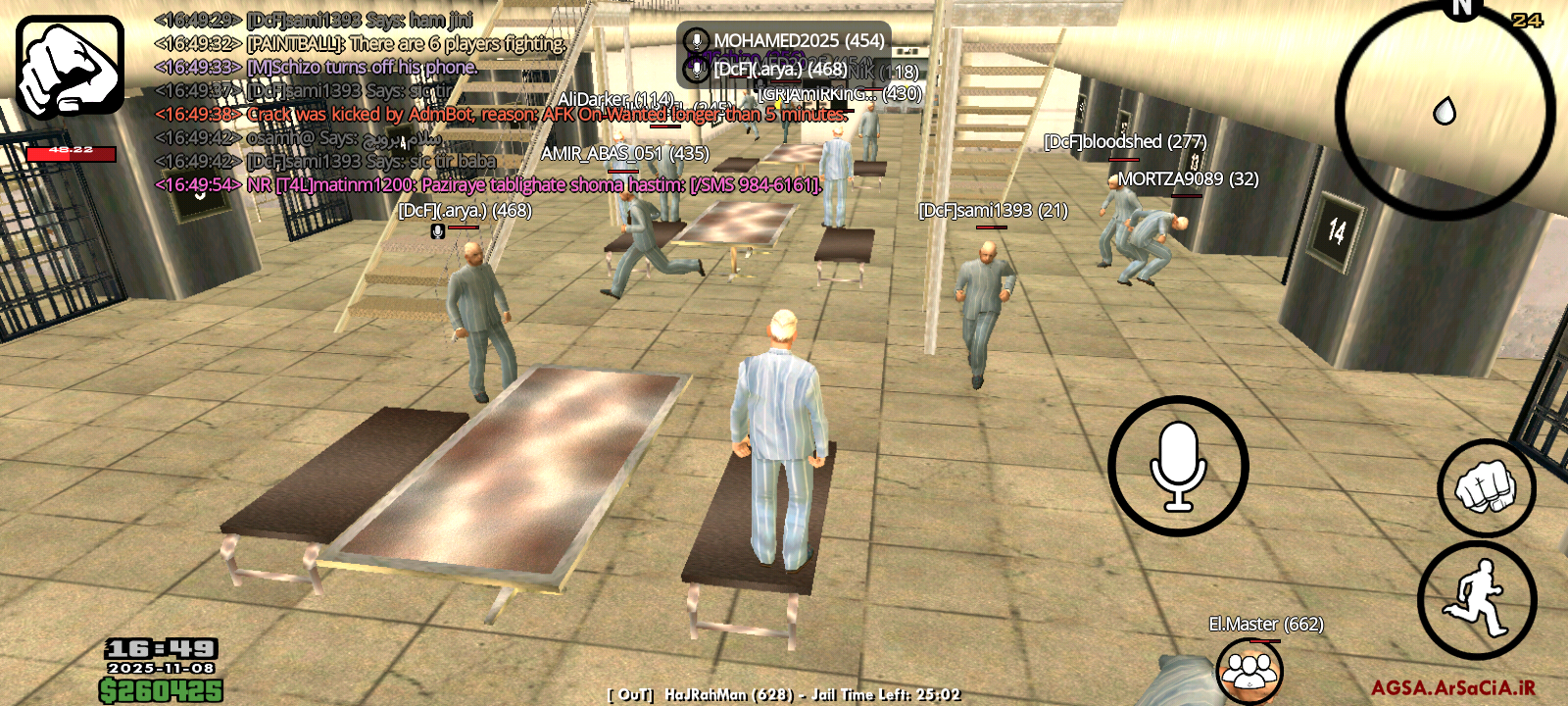Tap the mic icon beside MOHAMED2025
The height and width of the screenshot is (706, 1568).
click(x=698, y=41)
